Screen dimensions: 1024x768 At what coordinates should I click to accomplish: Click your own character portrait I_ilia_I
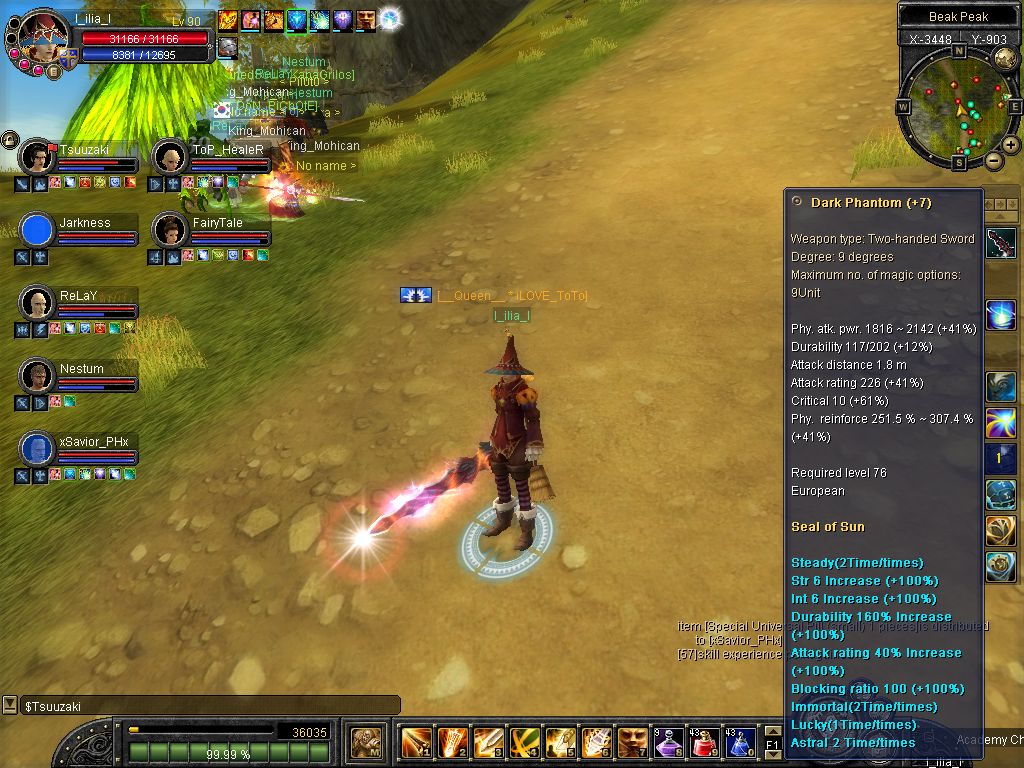pyautogui.click(x=43, y=36)
